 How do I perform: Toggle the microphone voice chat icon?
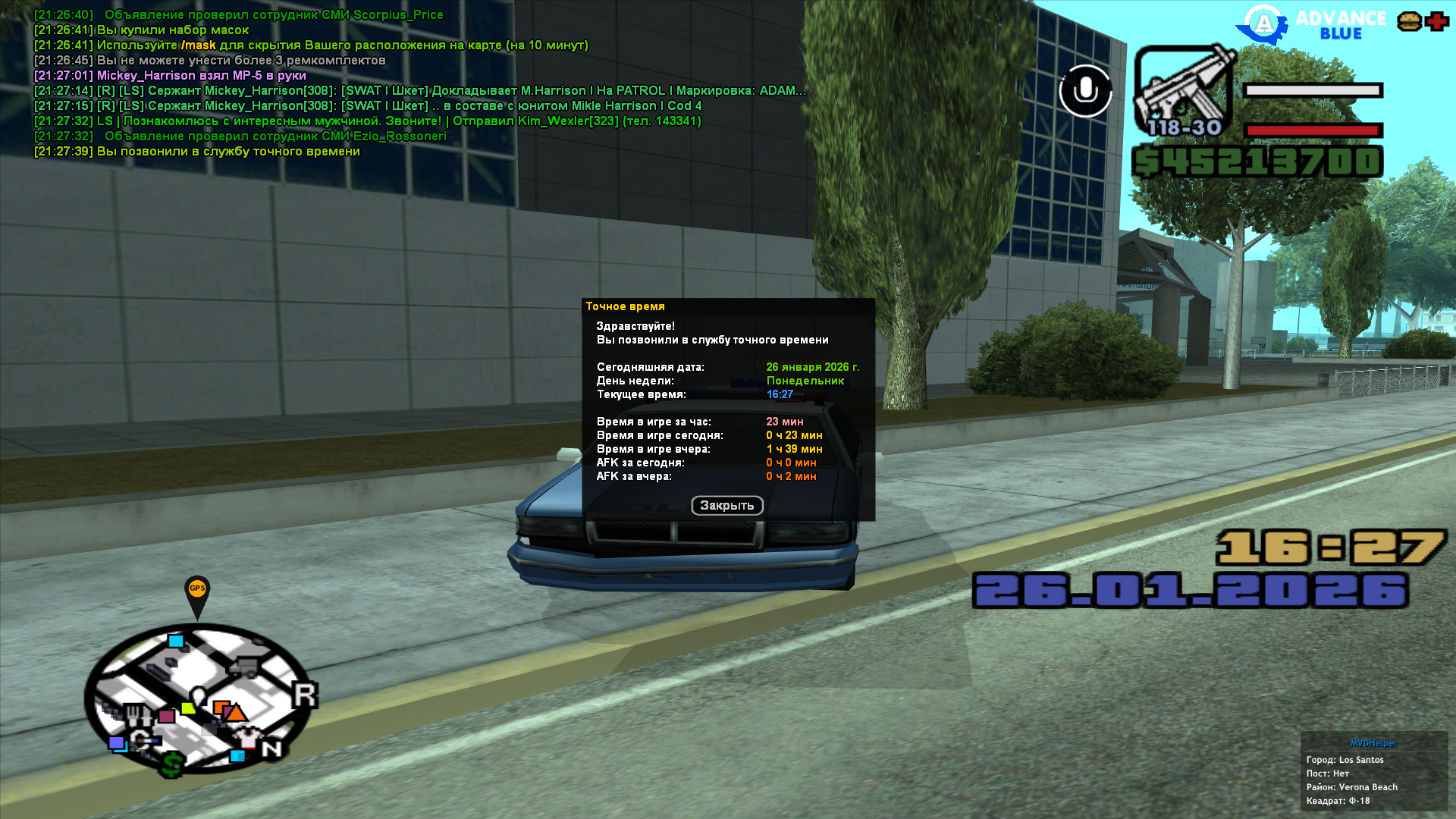coord(1085,91)
